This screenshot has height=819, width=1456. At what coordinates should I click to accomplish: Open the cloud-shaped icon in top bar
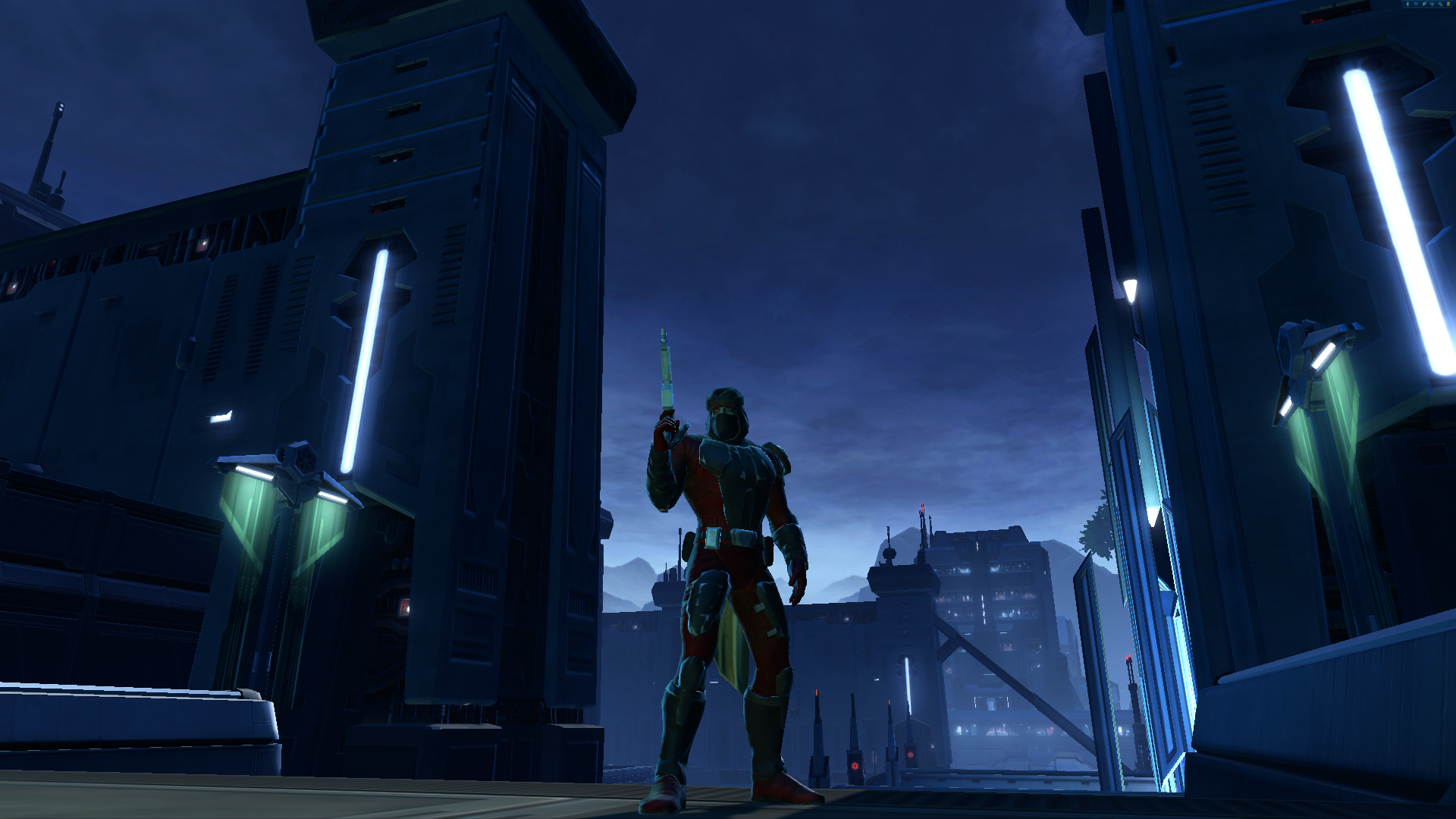tap(1416, 4)
